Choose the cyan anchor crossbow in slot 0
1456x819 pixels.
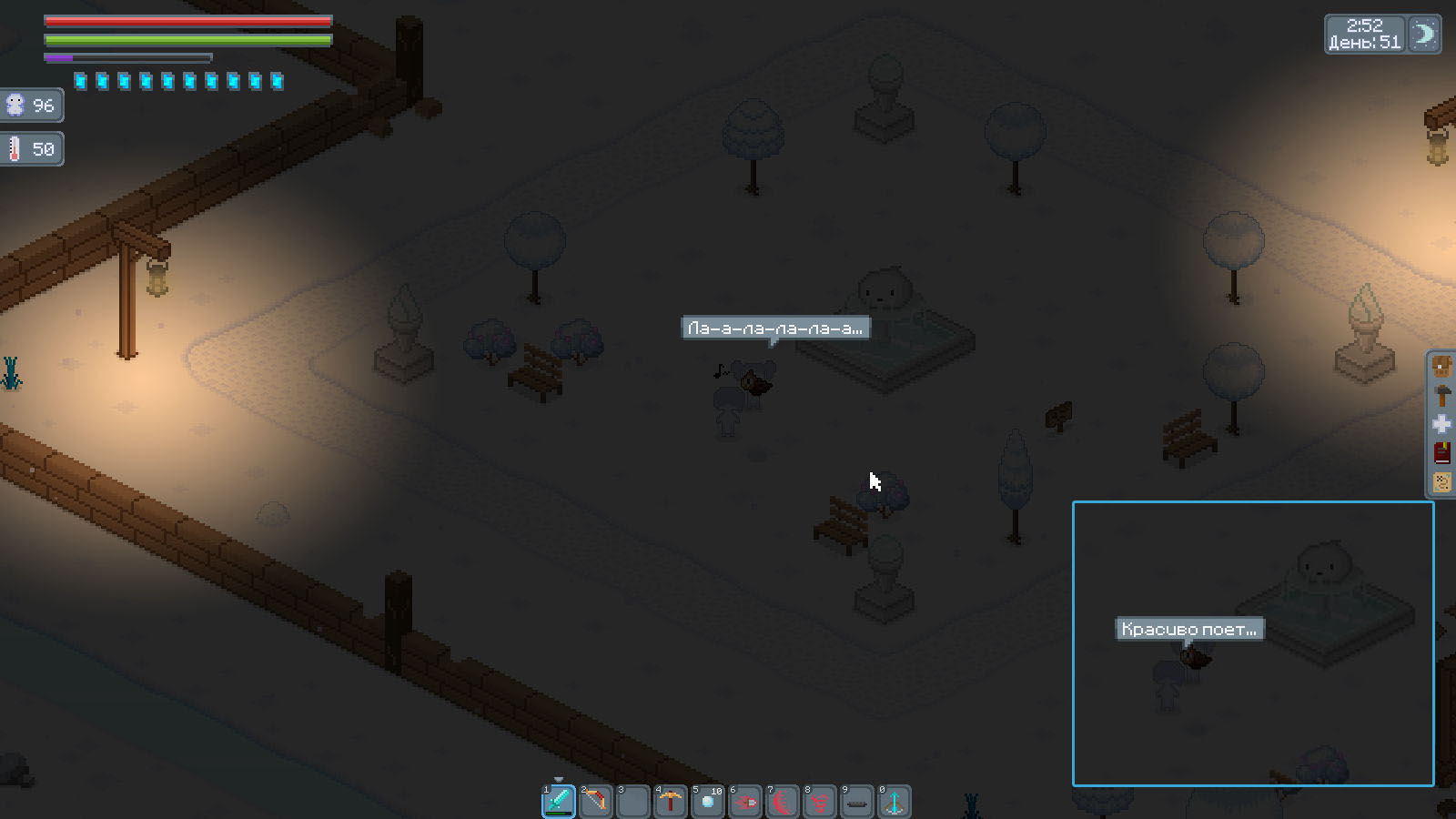pos(895,802)
